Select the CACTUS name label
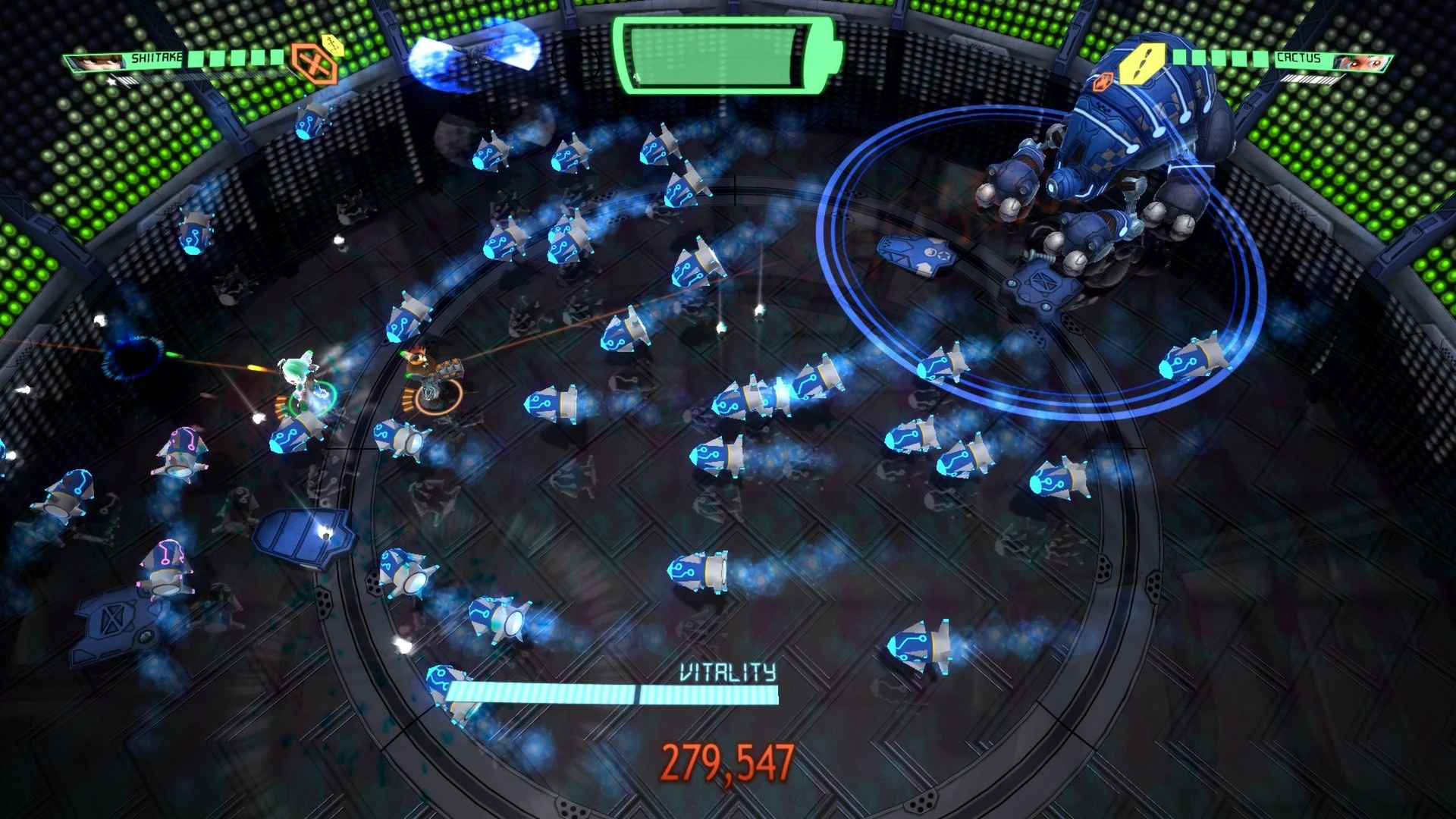Viewport: 1456px width, 819px height. coord(1298,58)
